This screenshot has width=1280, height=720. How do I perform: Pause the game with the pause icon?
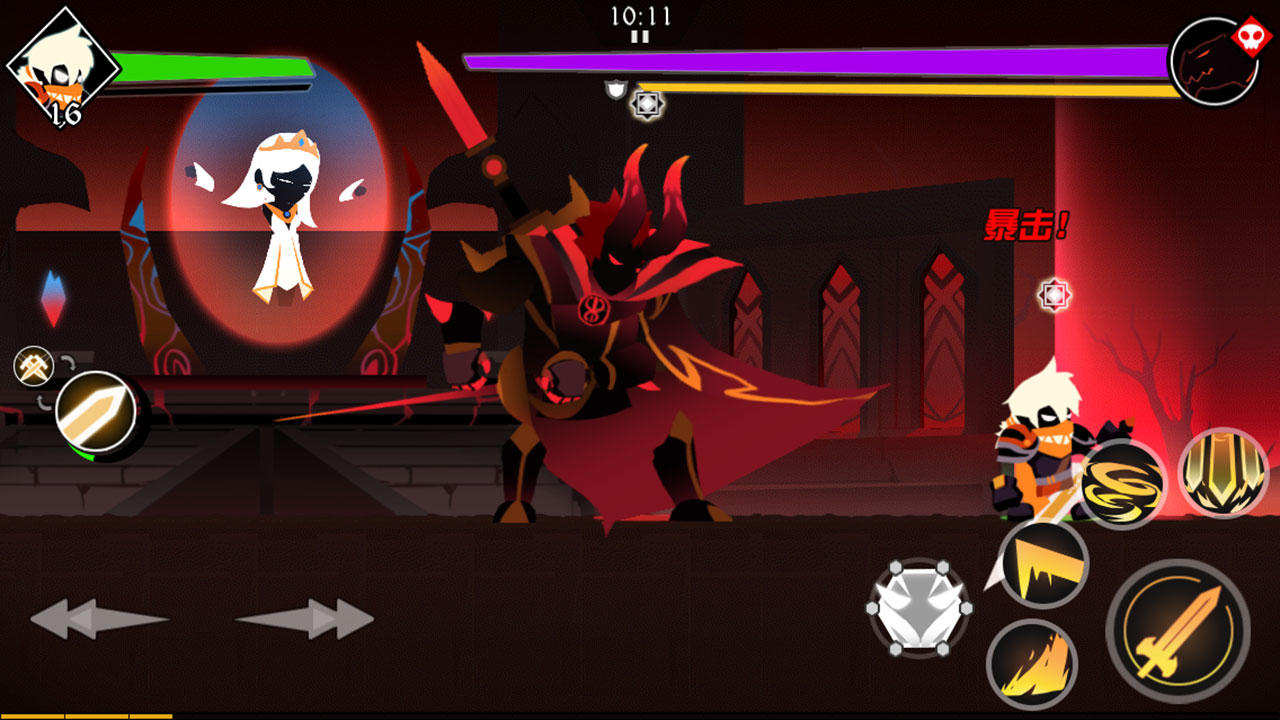pos(640,37)
